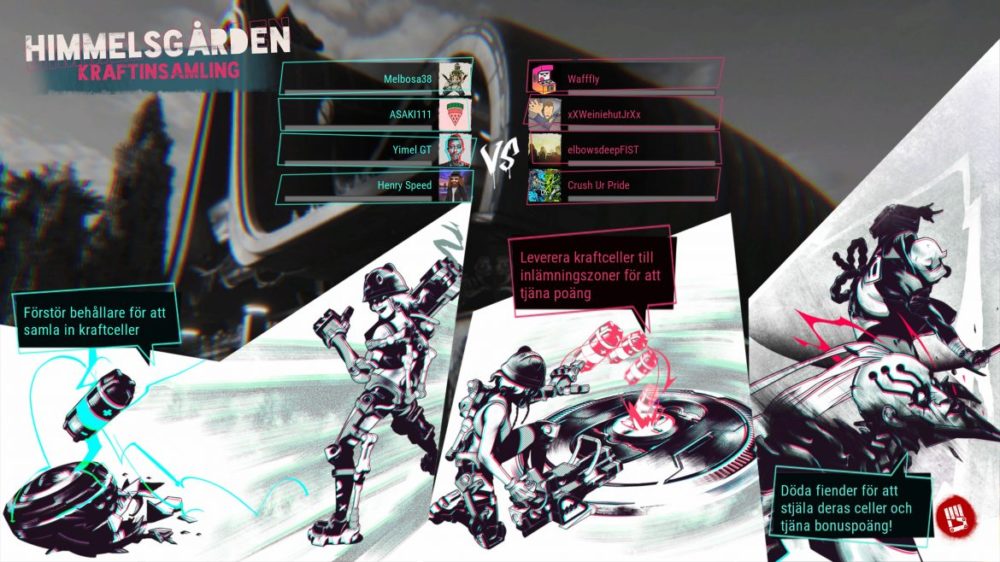
Task: Select enemy player Wafffly
Action: click(x=622, y=77)
